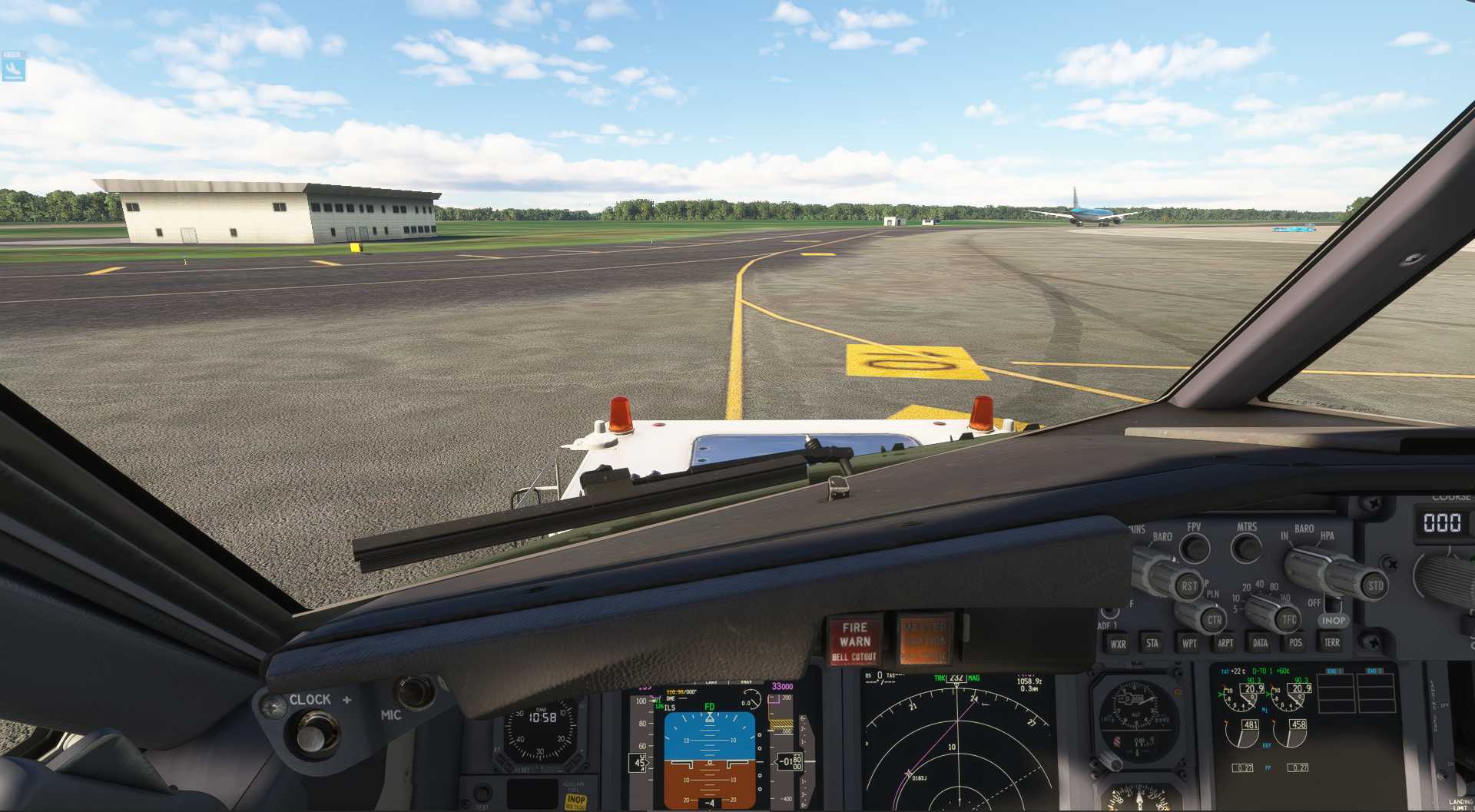Click the RST minimums reset knob
This screenshot has width=1475, height=812.
[x=1188, y=585]
